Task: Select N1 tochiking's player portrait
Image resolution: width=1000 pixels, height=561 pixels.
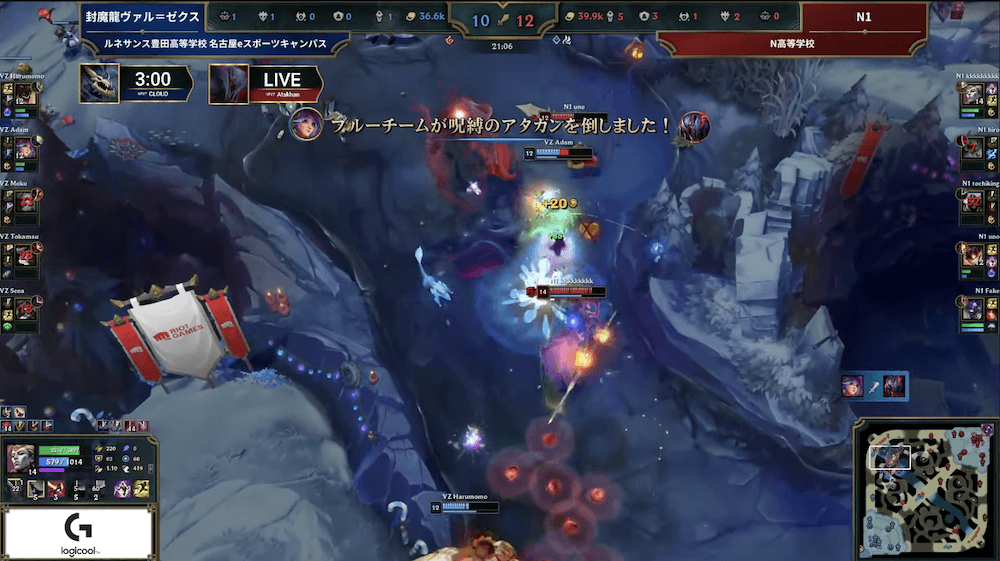Action: (973, 202)
